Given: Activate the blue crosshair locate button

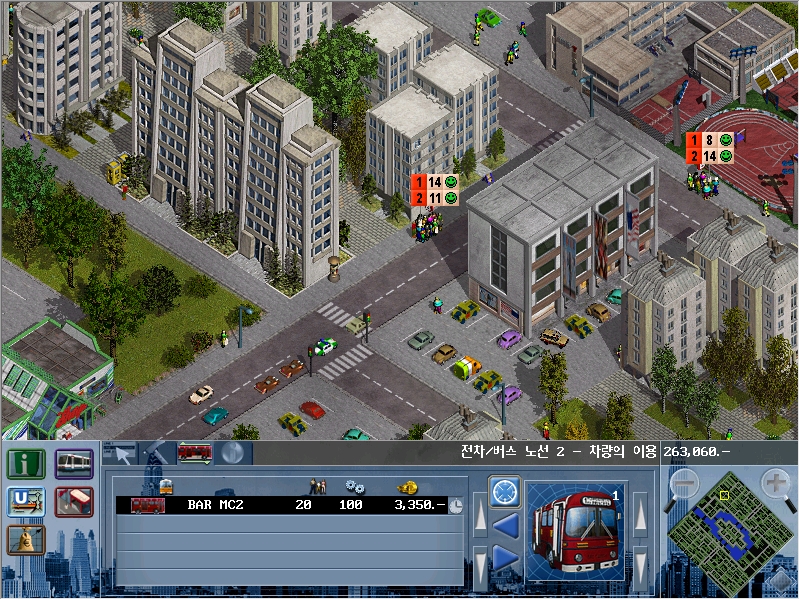Looking at the screenshot, I should (x=504, y=492).
